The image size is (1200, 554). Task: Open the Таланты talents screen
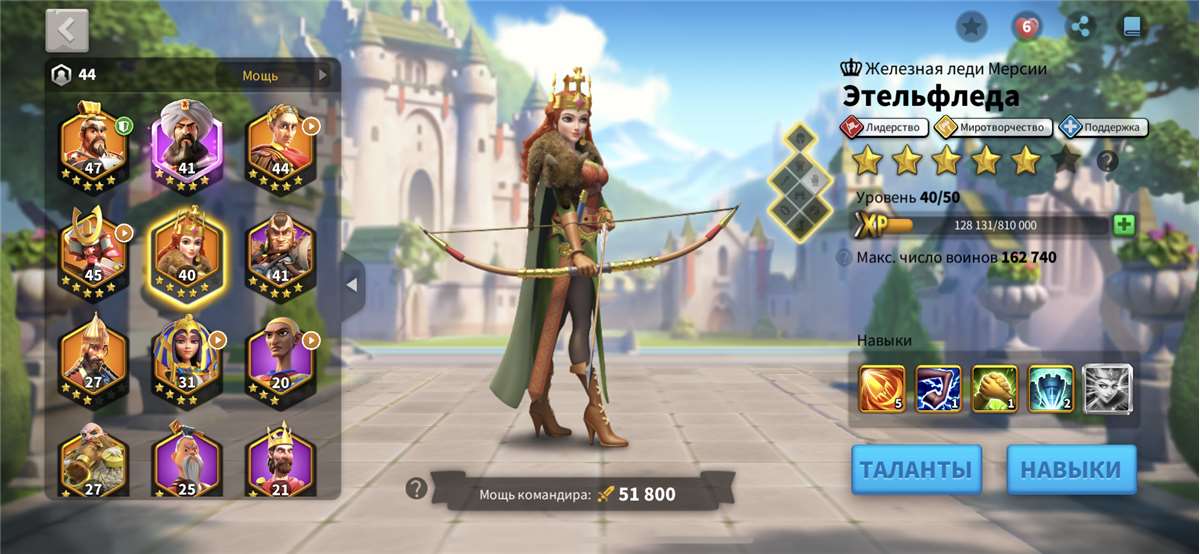tap(916, 469)
